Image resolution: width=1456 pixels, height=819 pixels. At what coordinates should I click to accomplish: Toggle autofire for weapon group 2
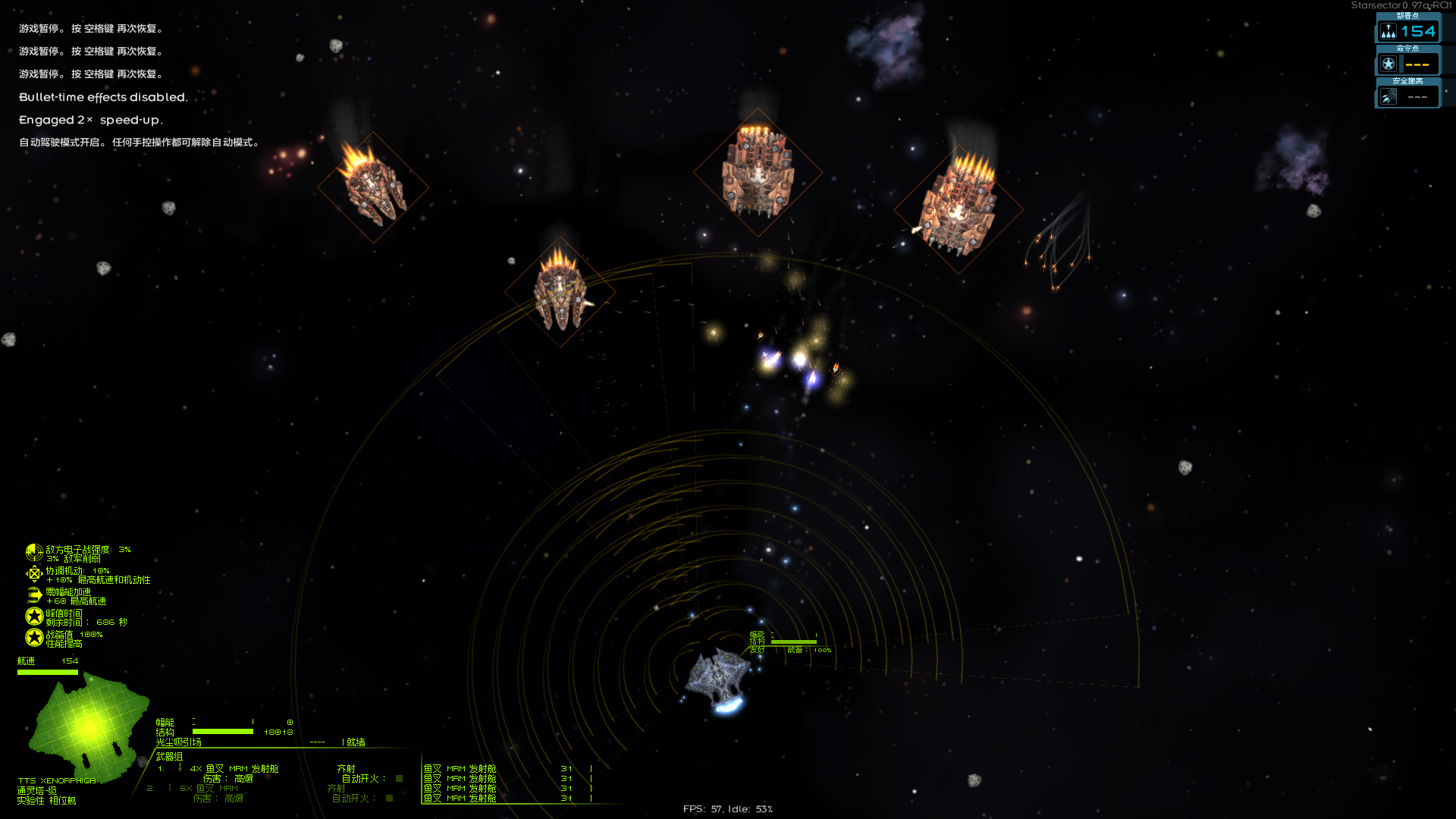click(x=389, y=799)
